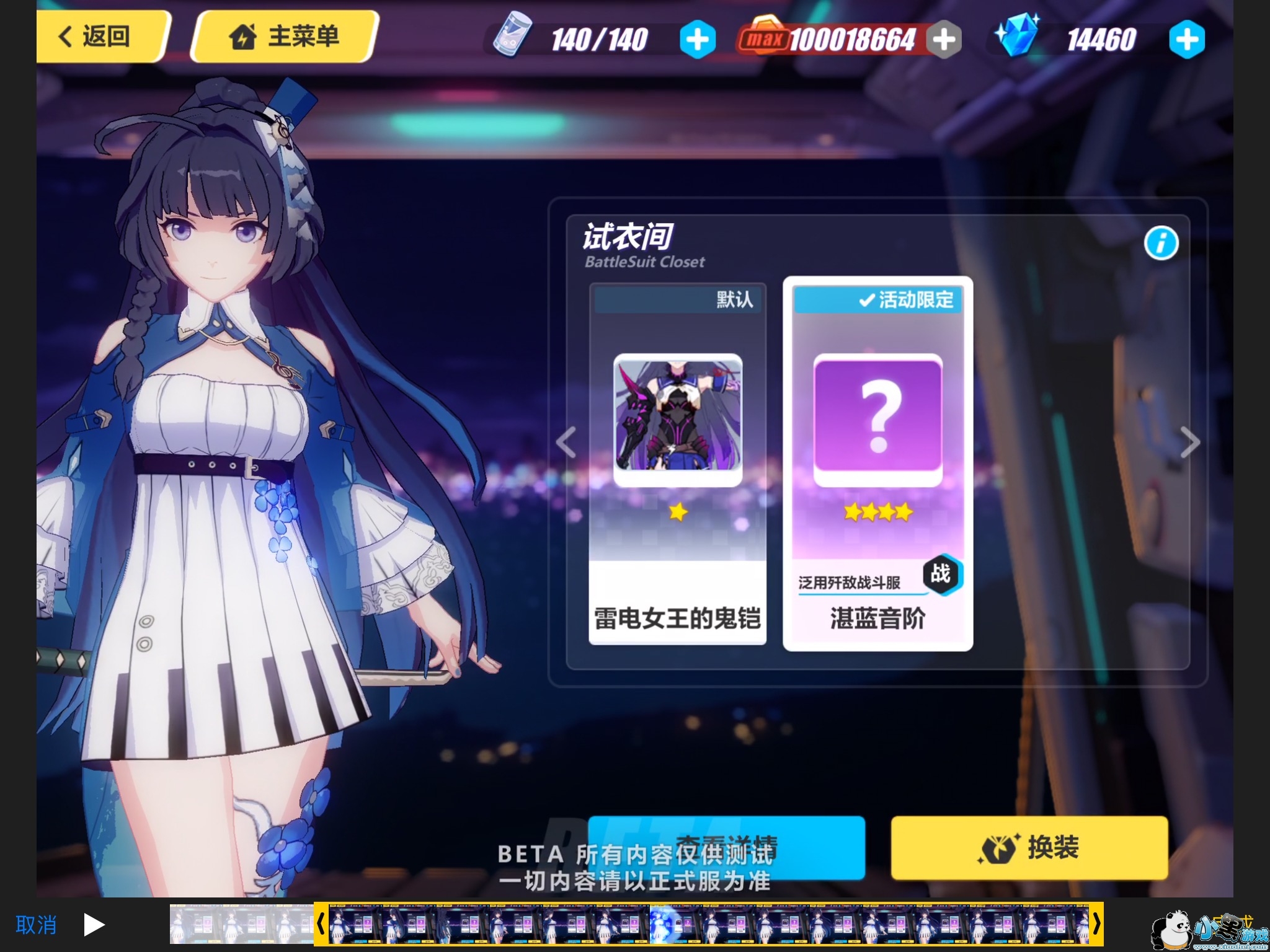This screenshot has height=952, width=1270.
Task: Grab the left trim handle of the timeline
Action: pyautogui.click(x=321, y=924)
